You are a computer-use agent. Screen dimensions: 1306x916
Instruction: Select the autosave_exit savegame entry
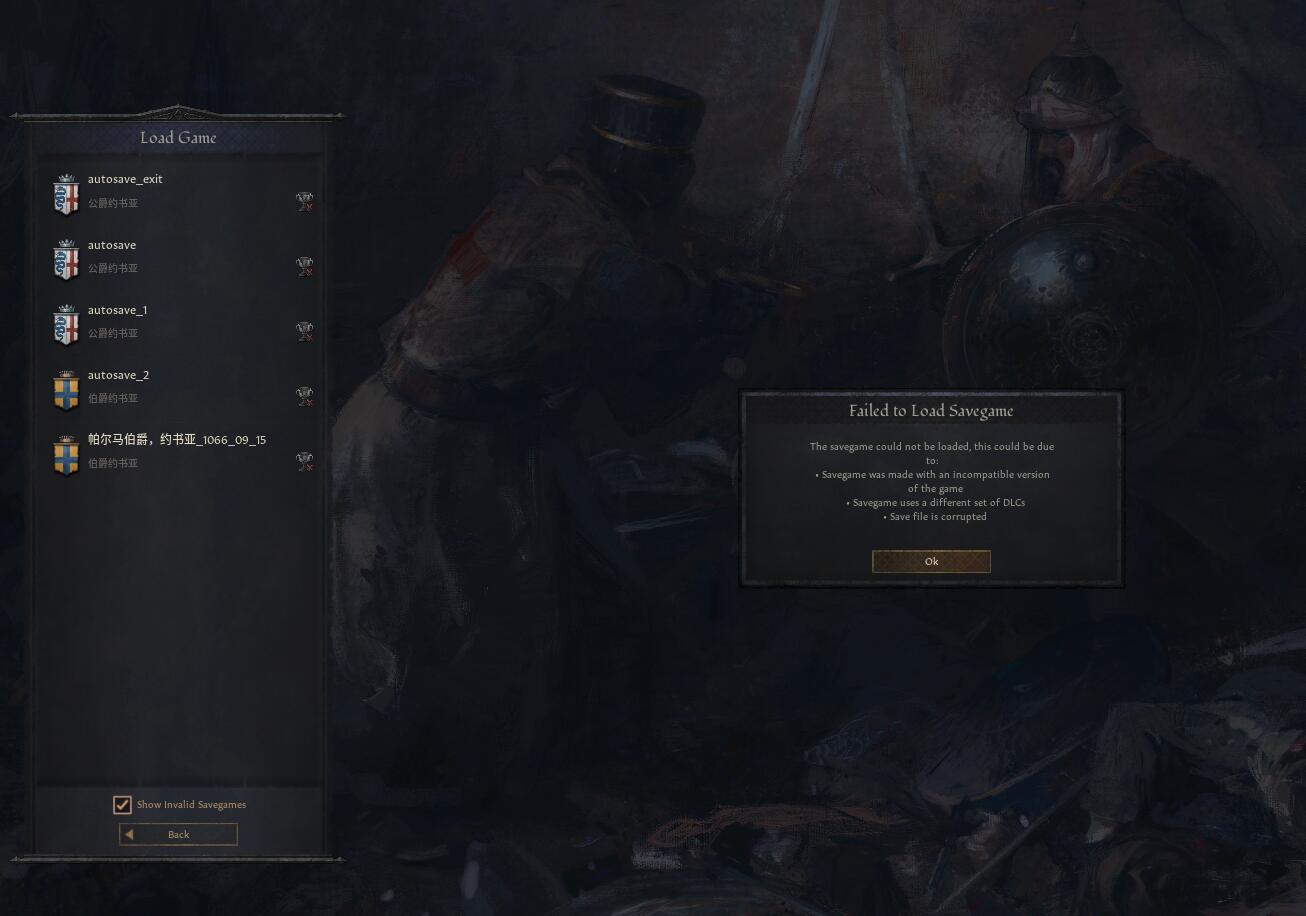[x=180, y=190]
